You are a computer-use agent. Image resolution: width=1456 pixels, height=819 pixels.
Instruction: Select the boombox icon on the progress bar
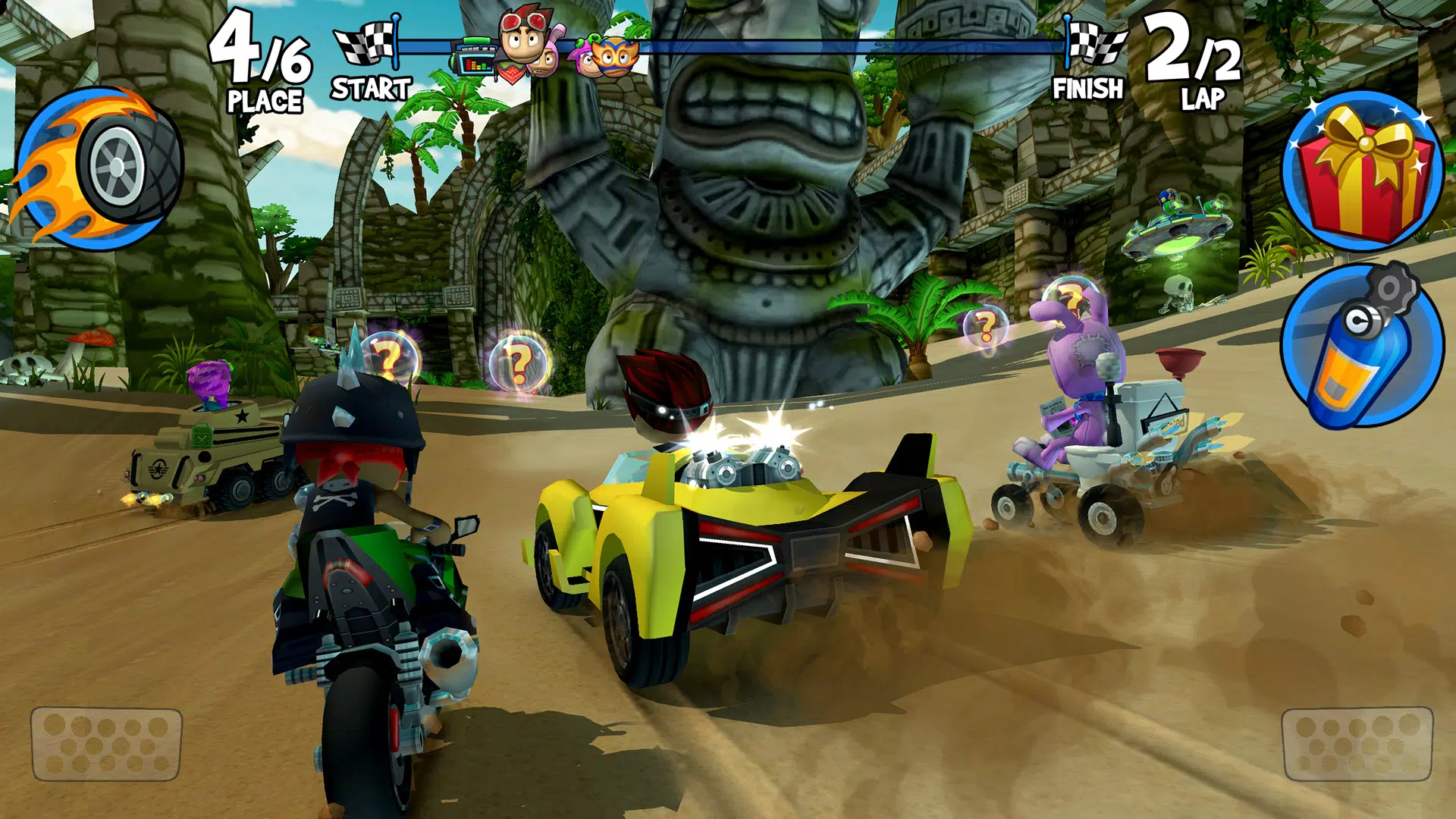point(475,58)
